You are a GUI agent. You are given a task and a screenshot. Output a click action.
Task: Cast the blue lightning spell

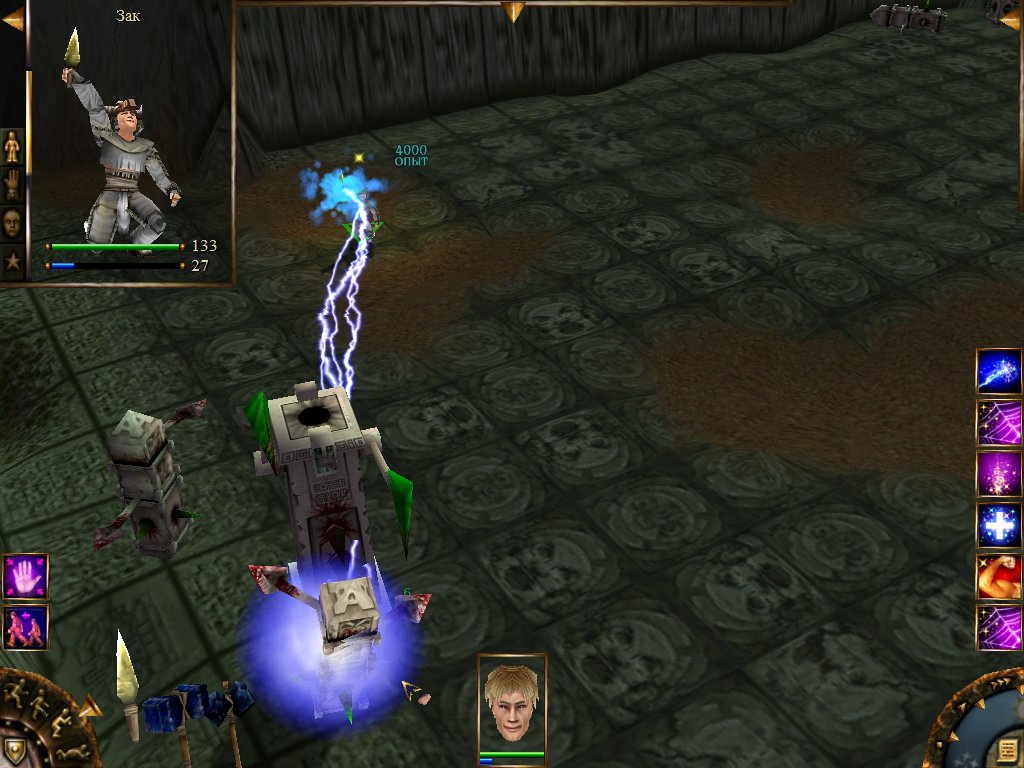click(x=998, y=372)
